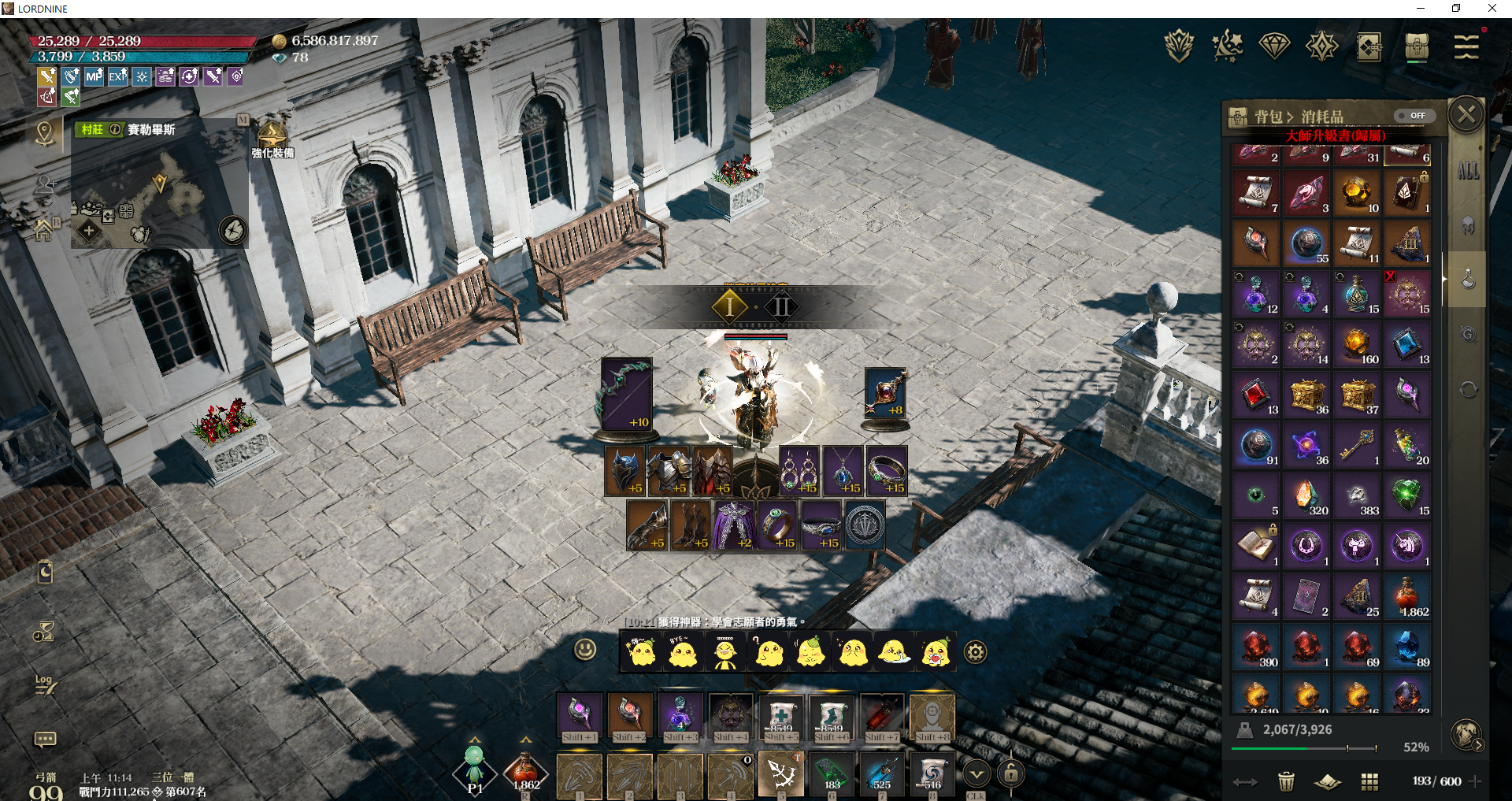Select the red potion stack of 1,862

(1407, 596)
